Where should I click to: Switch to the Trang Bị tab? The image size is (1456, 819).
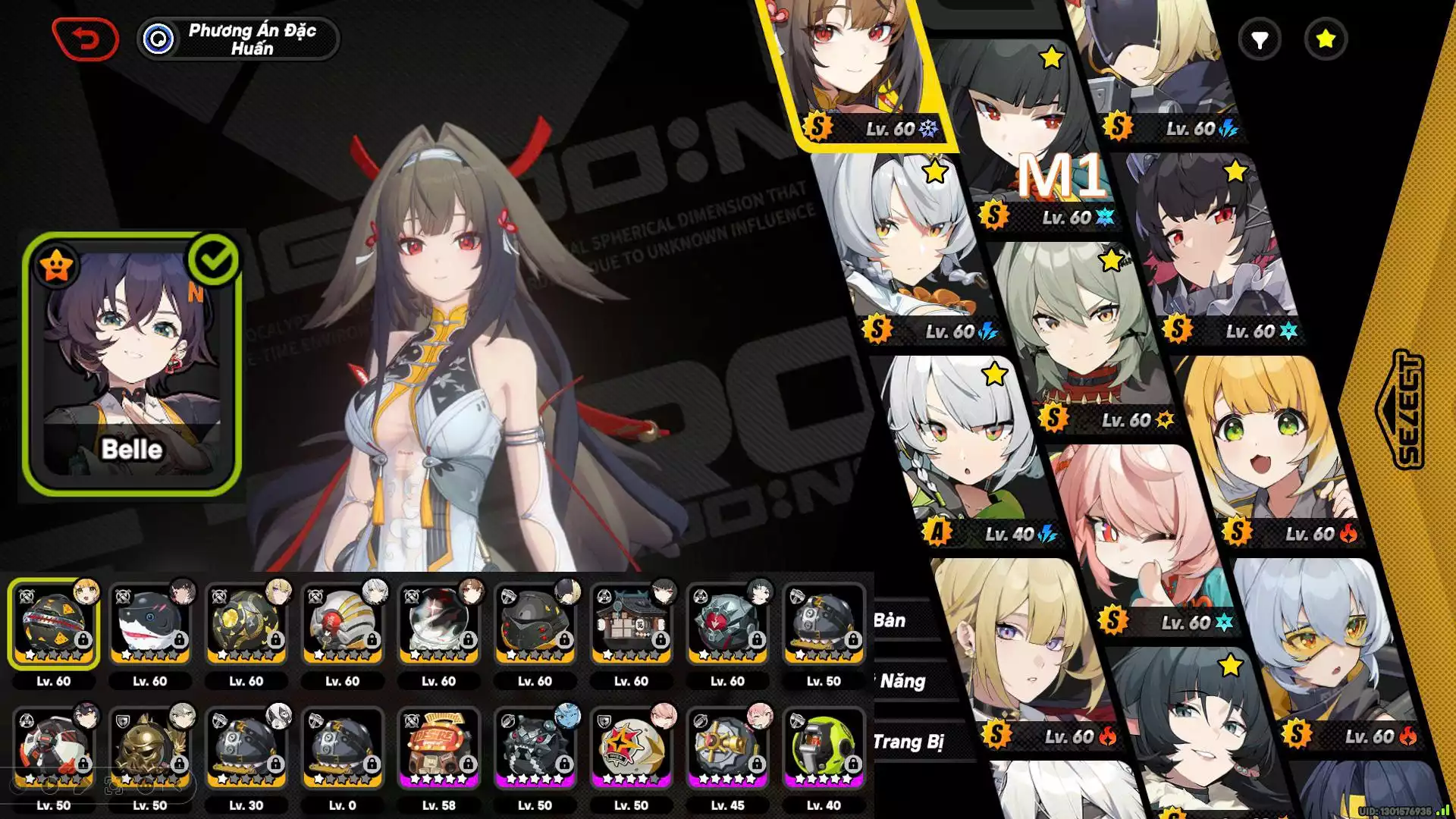908,742
